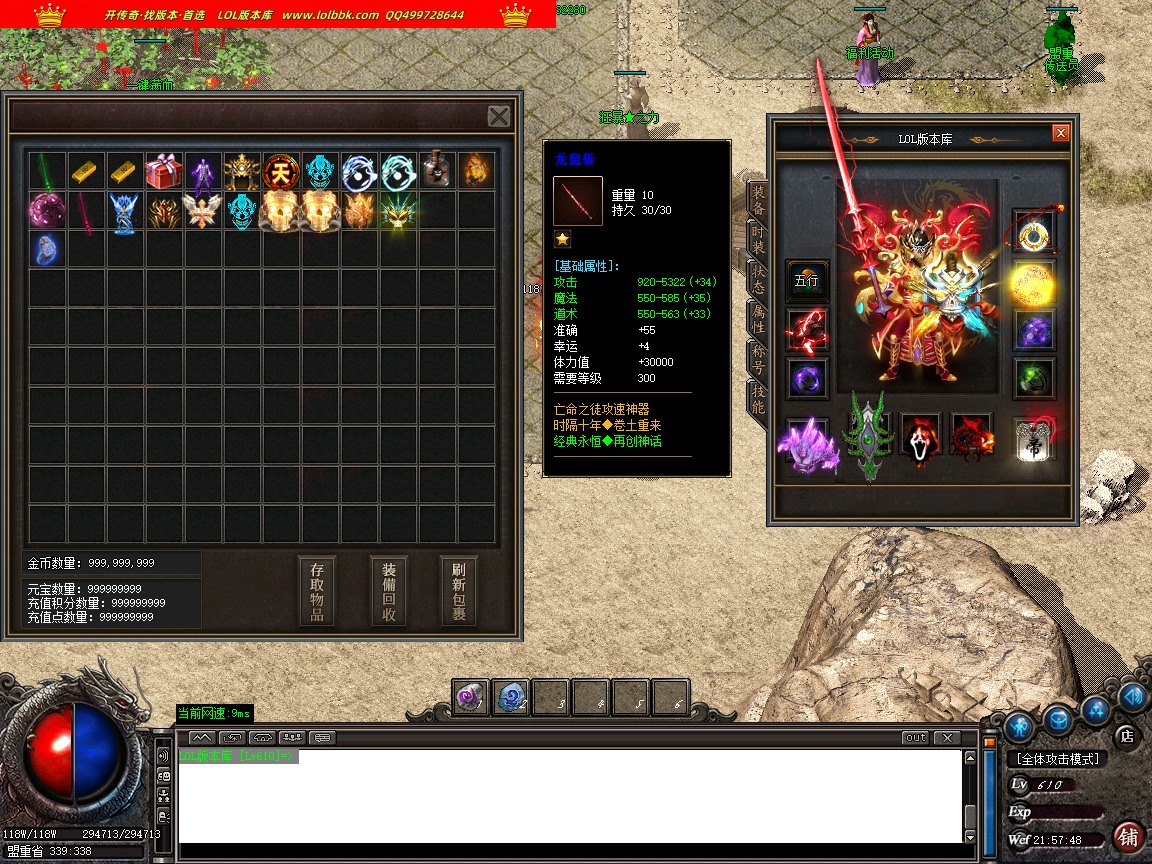
Task: Switch to the 时装 costume tab
Action: [x=759, y=241]
